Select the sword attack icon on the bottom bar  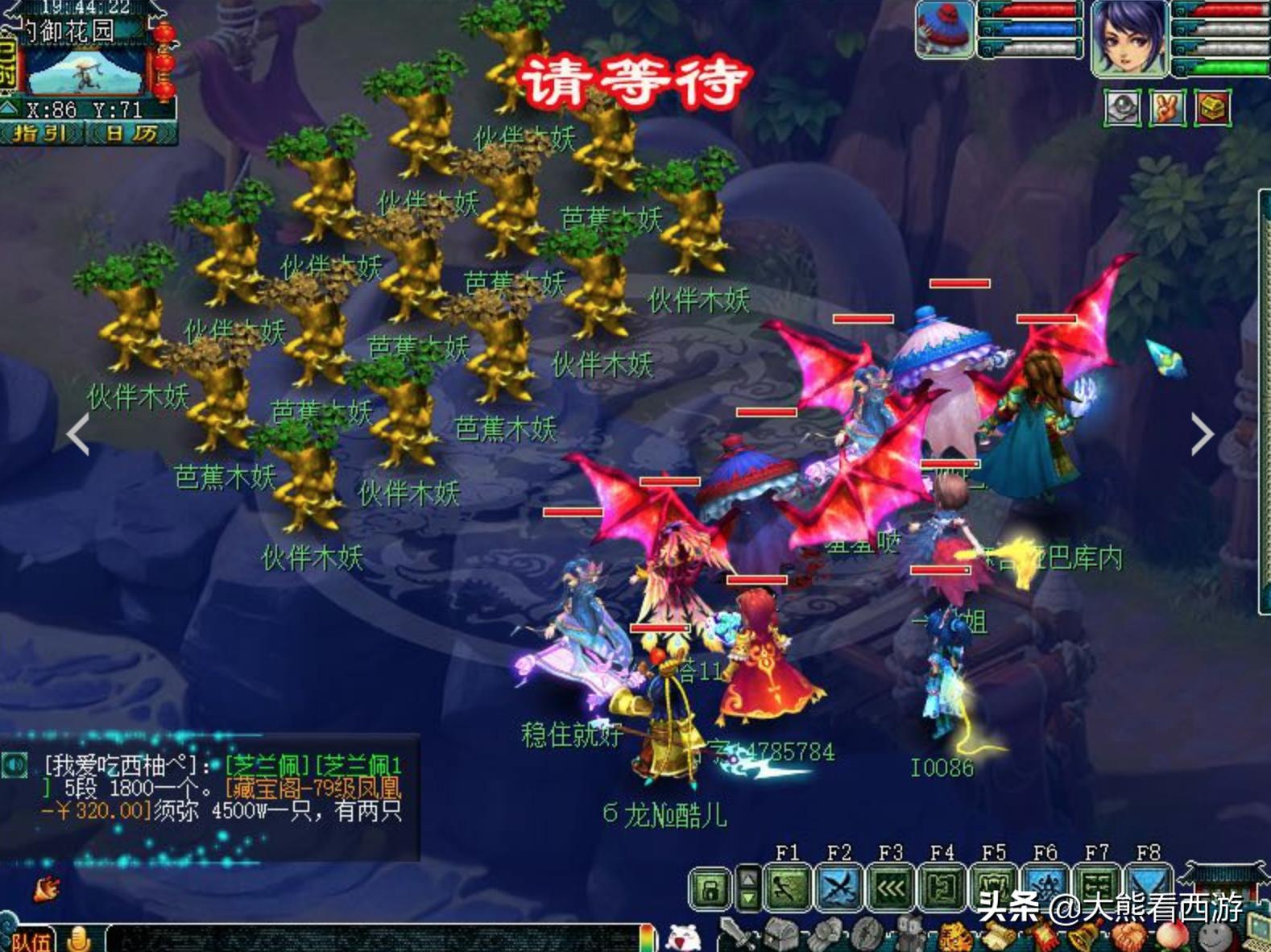pos(737,934)
